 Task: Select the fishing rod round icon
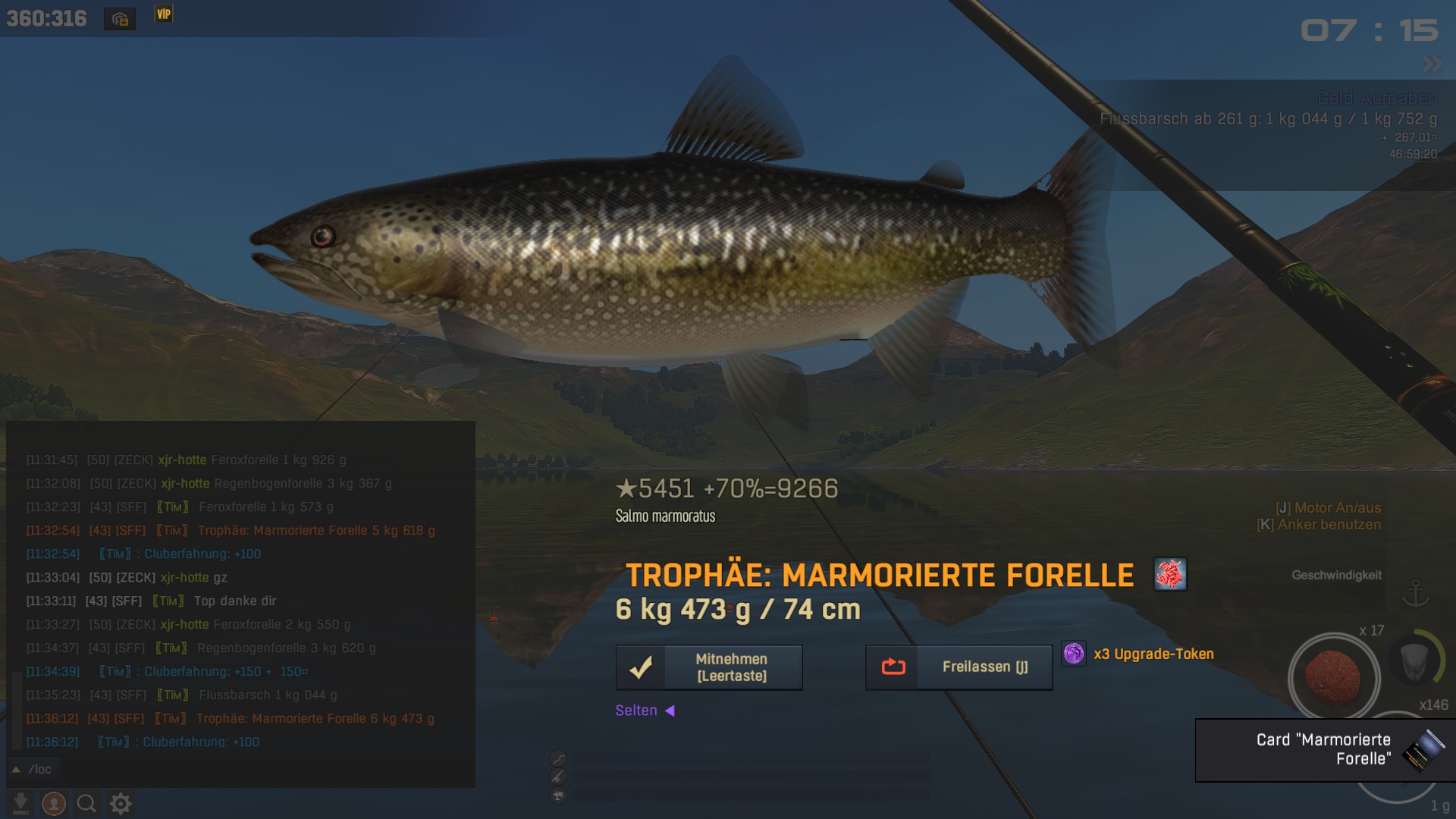[558, 777]
